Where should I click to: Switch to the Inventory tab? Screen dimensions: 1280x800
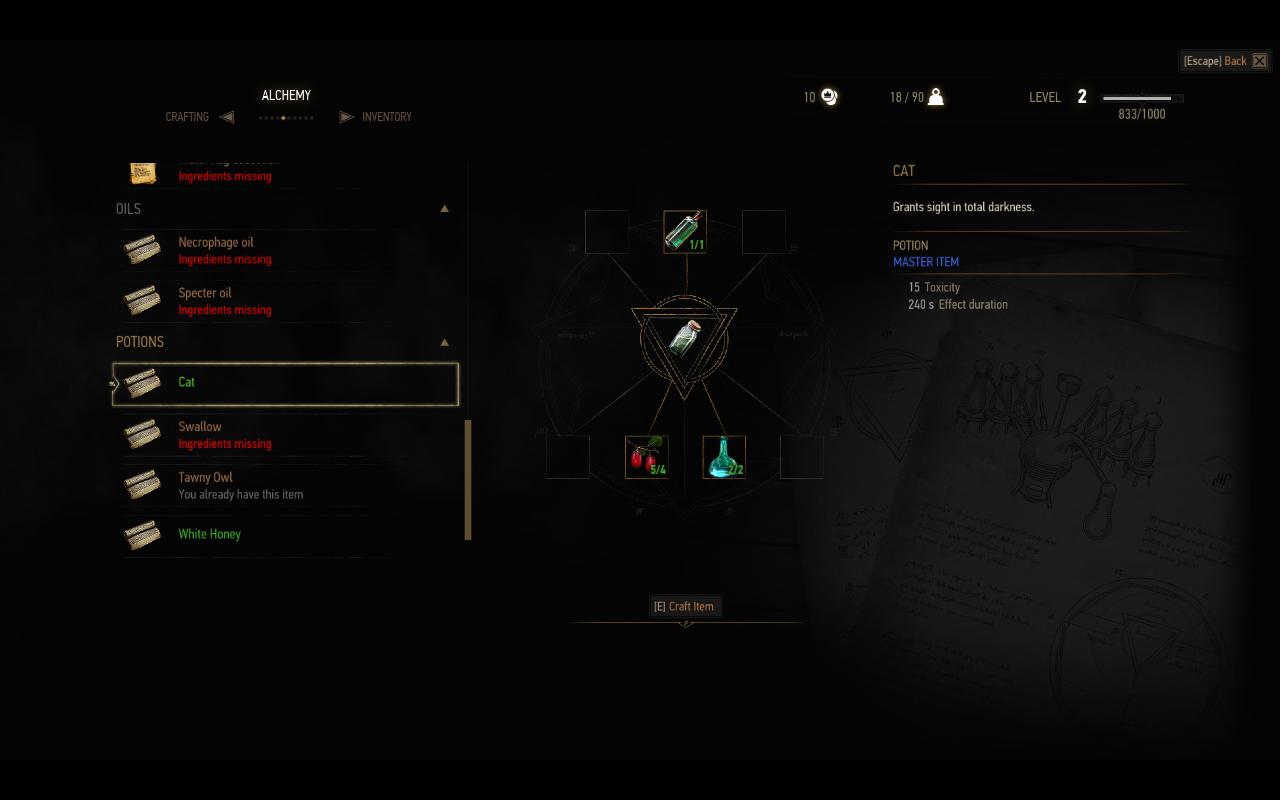click(386, 117)
